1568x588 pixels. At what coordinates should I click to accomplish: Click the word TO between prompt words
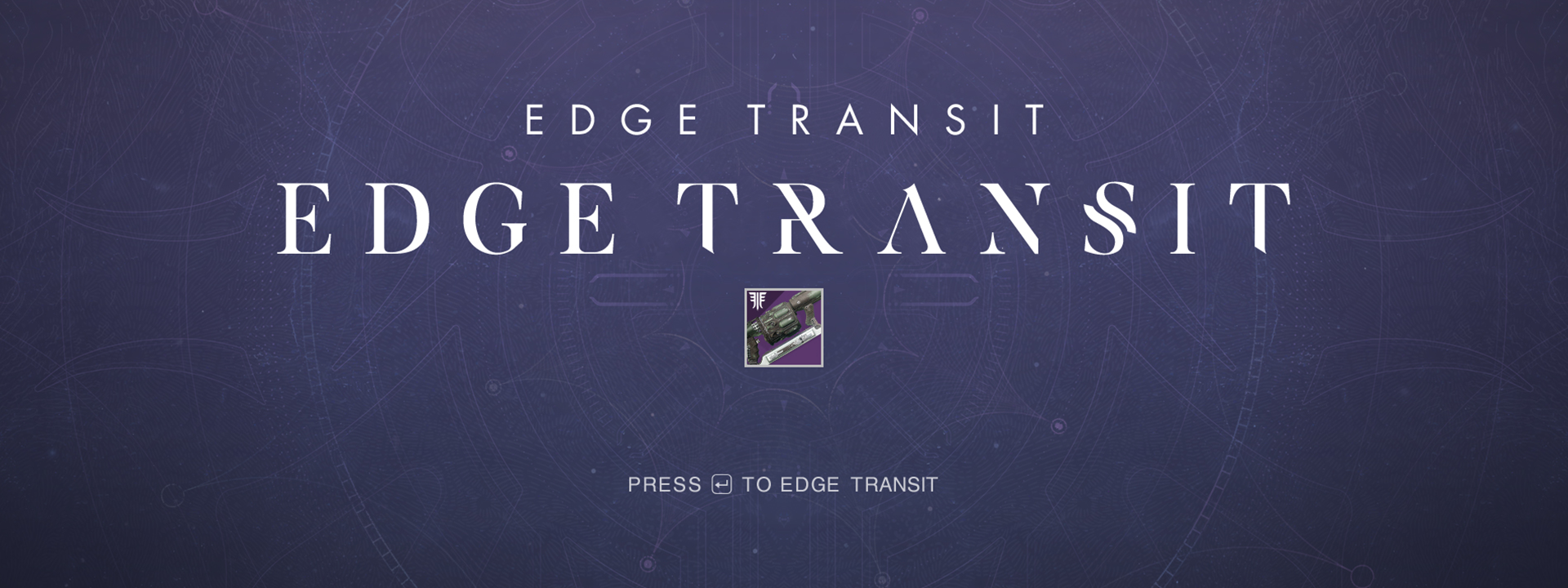[757, 483]
